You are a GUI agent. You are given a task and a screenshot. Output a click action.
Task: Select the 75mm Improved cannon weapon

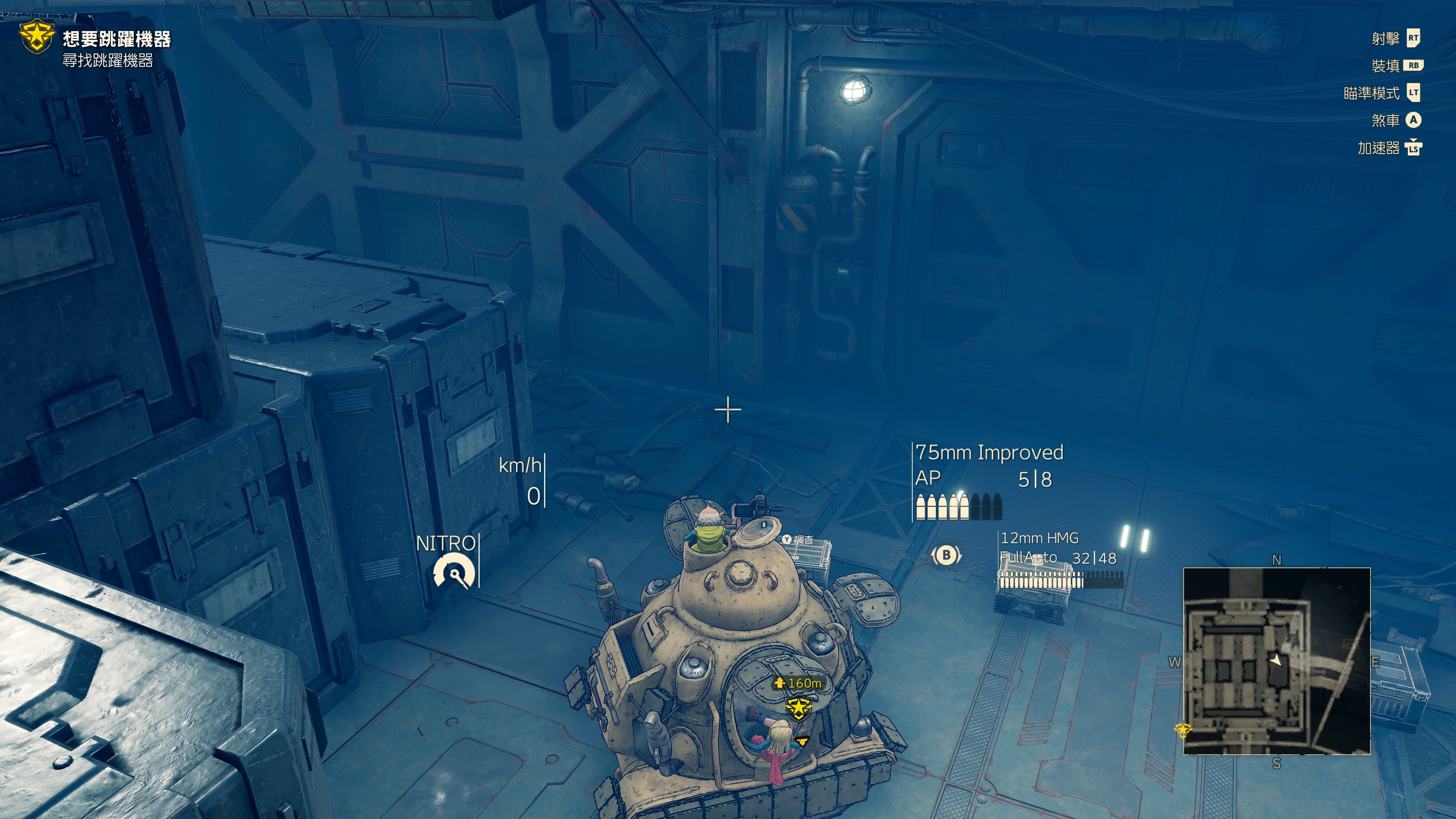pos(988,453)
